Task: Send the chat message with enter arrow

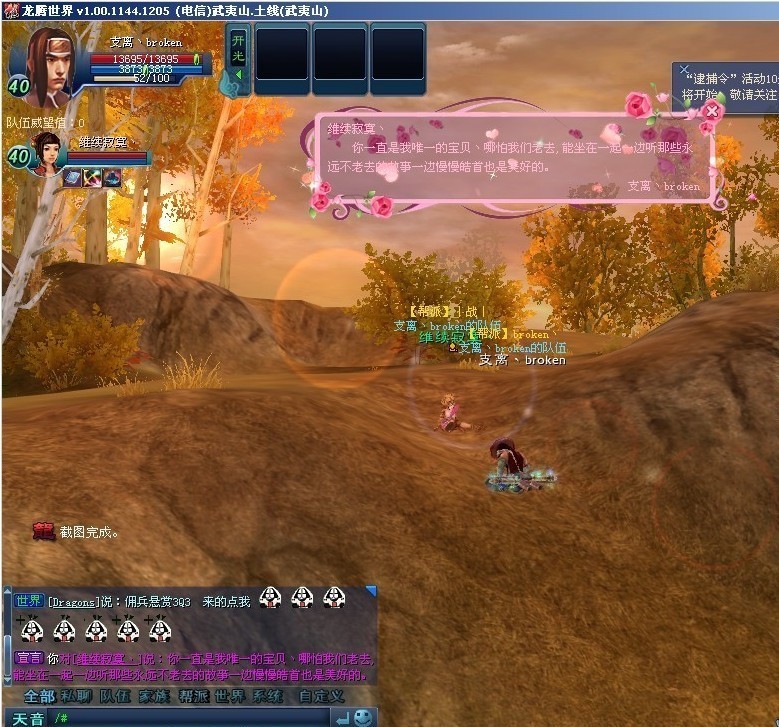Action: (x=343, y=717)
